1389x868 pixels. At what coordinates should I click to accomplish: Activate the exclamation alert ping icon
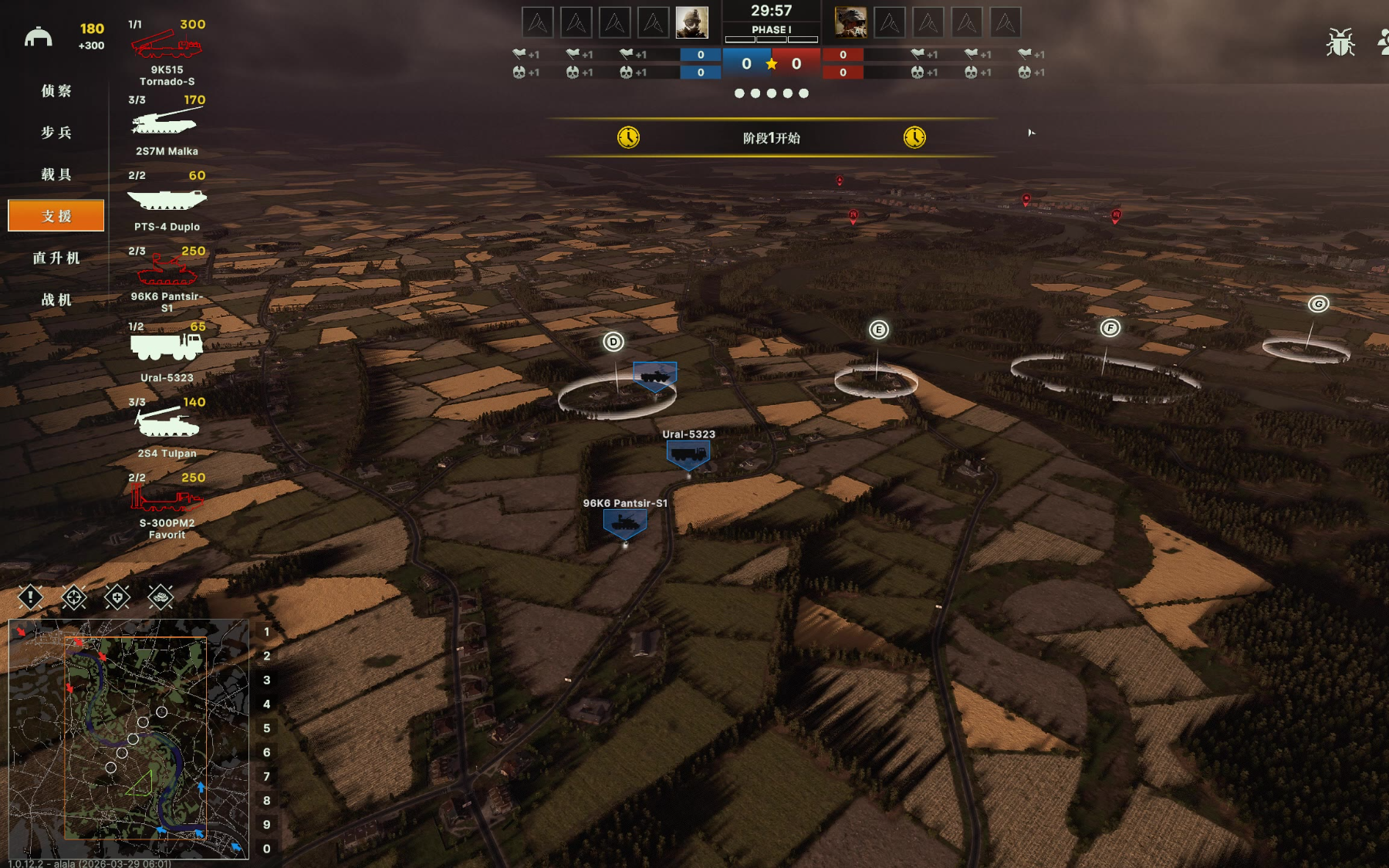(30, 596)
